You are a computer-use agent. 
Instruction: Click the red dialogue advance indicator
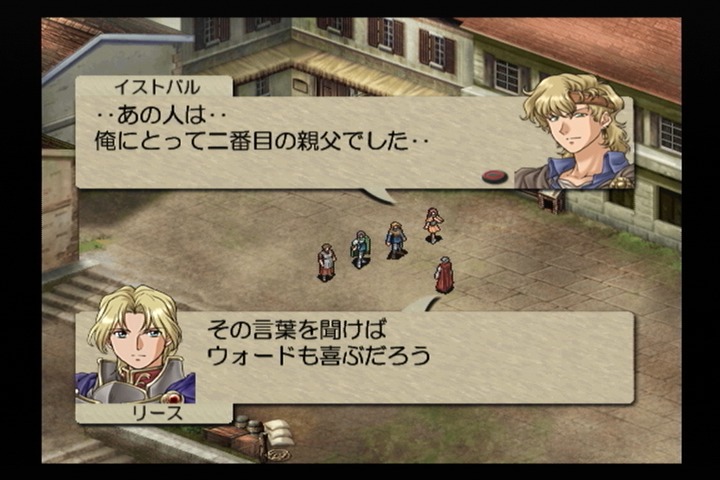click(x=495, y=177)
